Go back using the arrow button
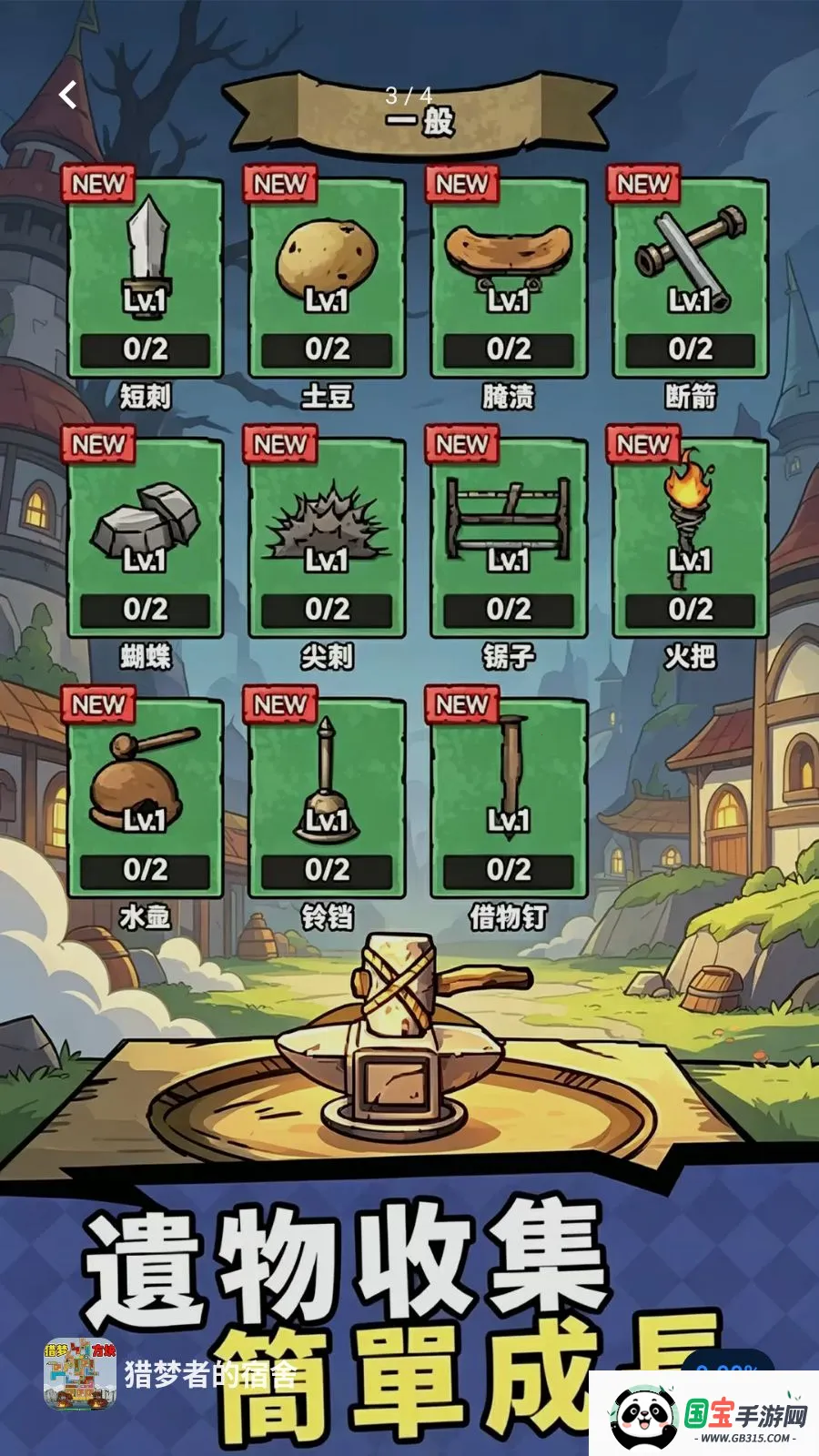 pyautogui.click(x=68, y=95)
